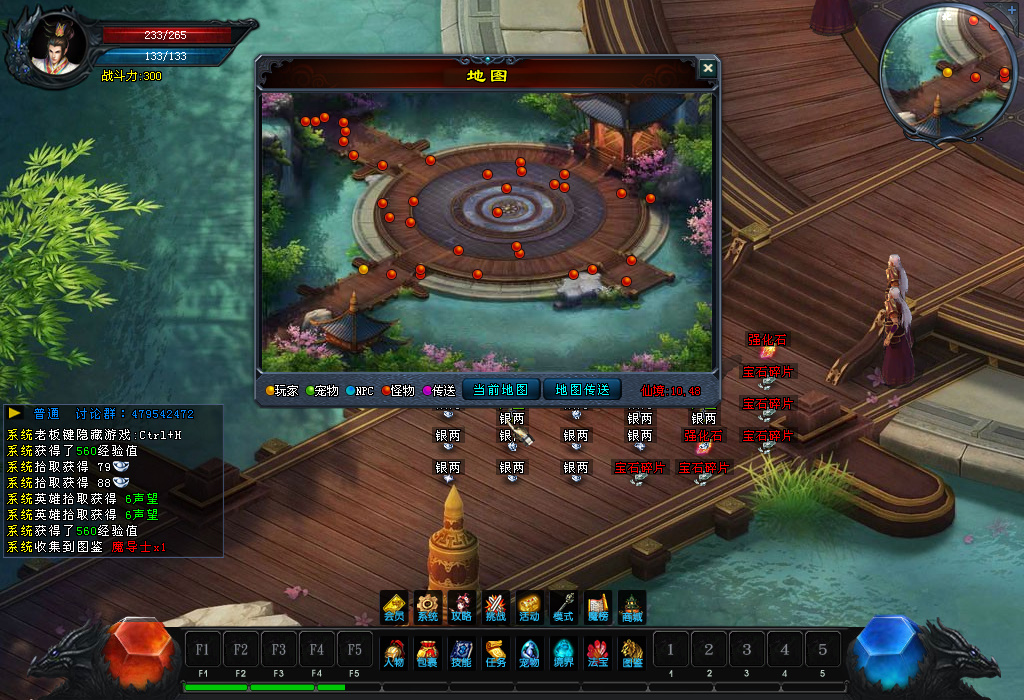1024x700 pixels.
Task: Show the 攻略 strategy guide
Action: (x=462, y=606)
